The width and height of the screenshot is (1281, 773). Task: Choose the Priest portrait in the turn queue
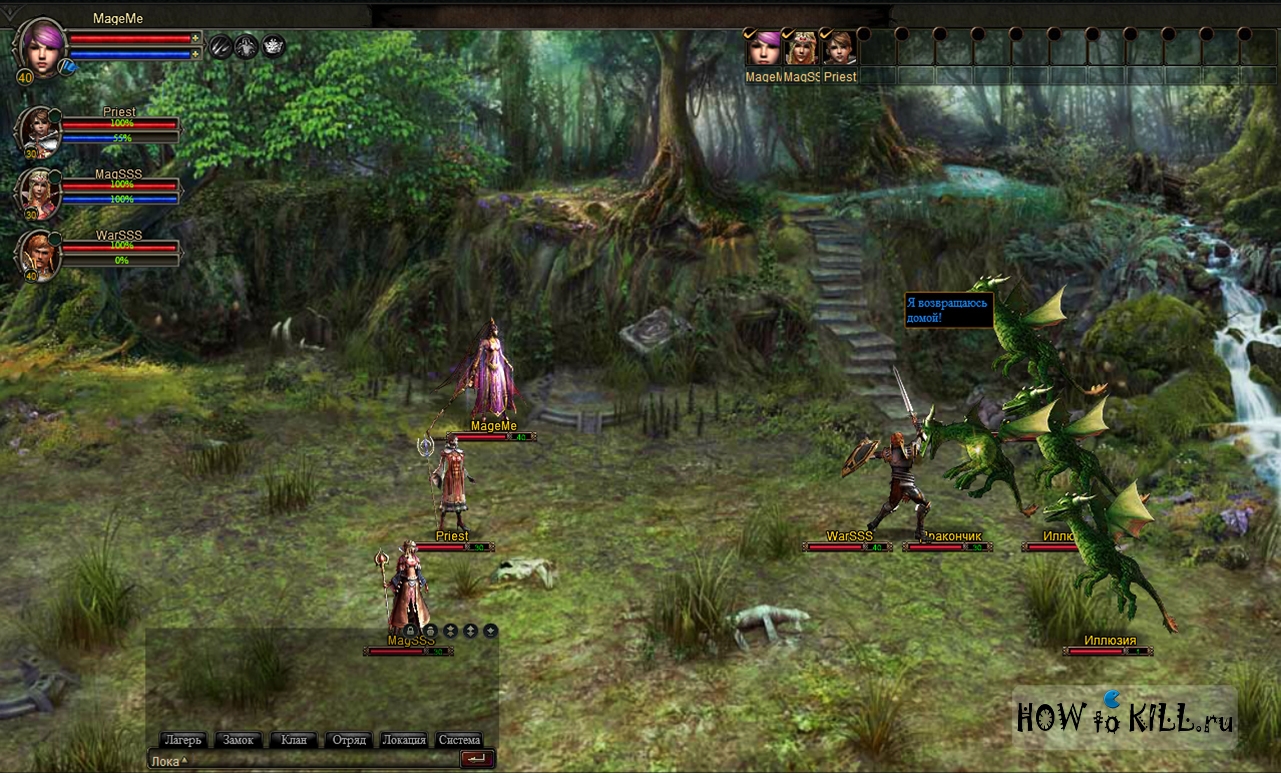coord(840,48)
